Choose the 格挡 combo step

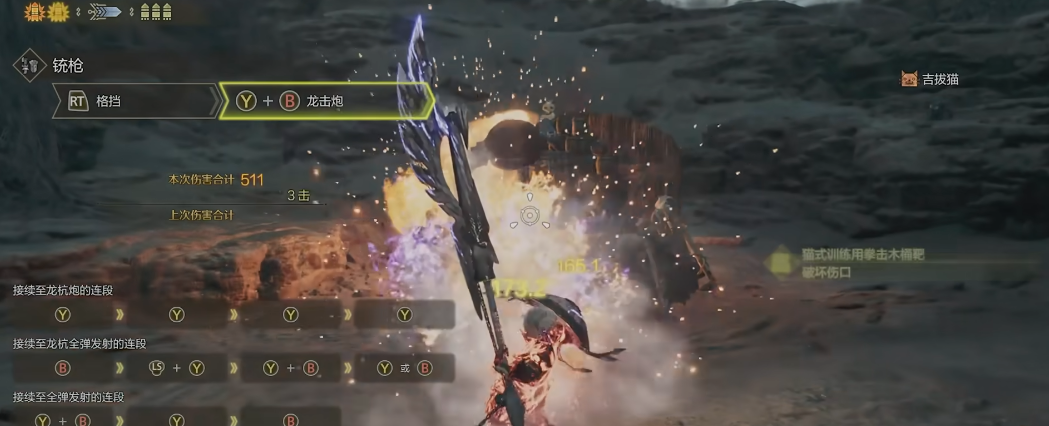[x=135, y=101]
